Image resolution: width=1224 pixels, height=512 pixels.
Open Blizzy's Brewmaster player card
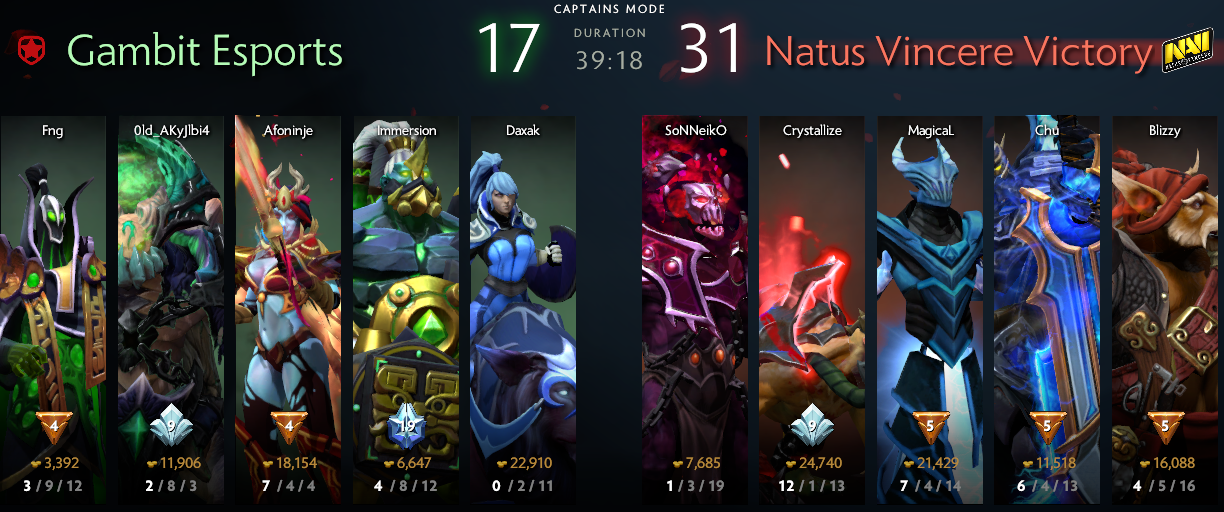(x=1165, y=300)
